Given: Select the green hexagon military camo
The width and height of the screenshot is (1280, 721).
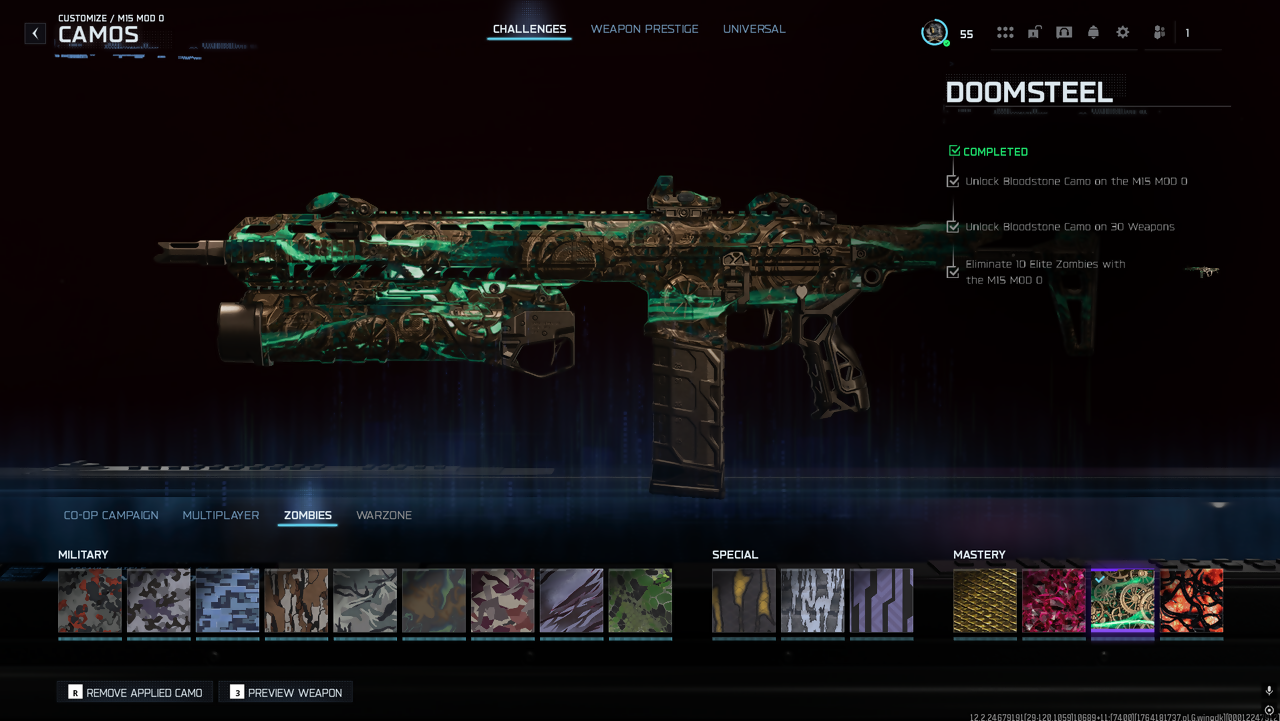Looking at the screenshot, I should (640, 601).
